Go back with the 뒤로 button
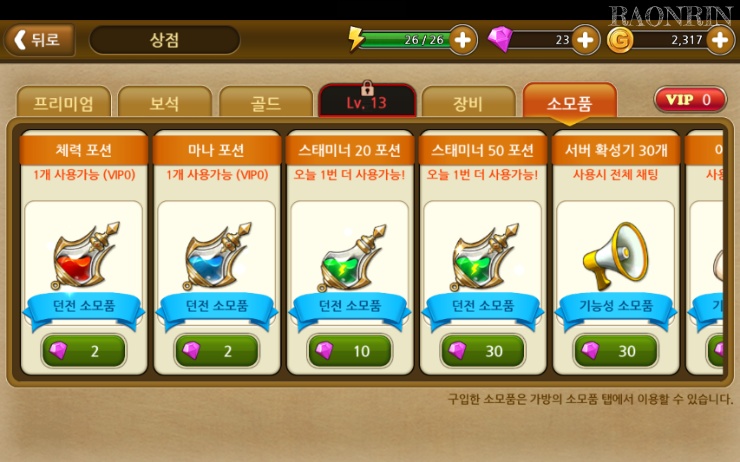 pos(39,40)
